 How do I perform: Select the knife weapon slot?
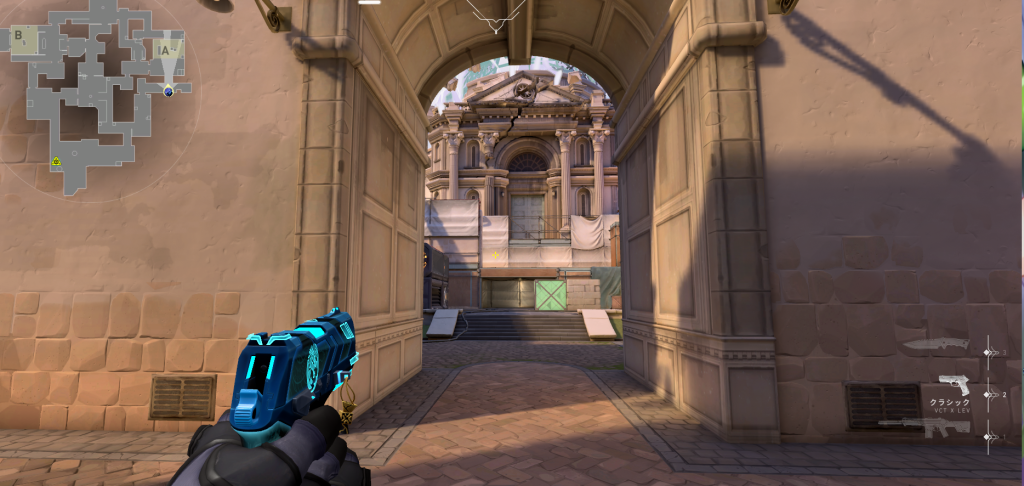pos(936,345)
